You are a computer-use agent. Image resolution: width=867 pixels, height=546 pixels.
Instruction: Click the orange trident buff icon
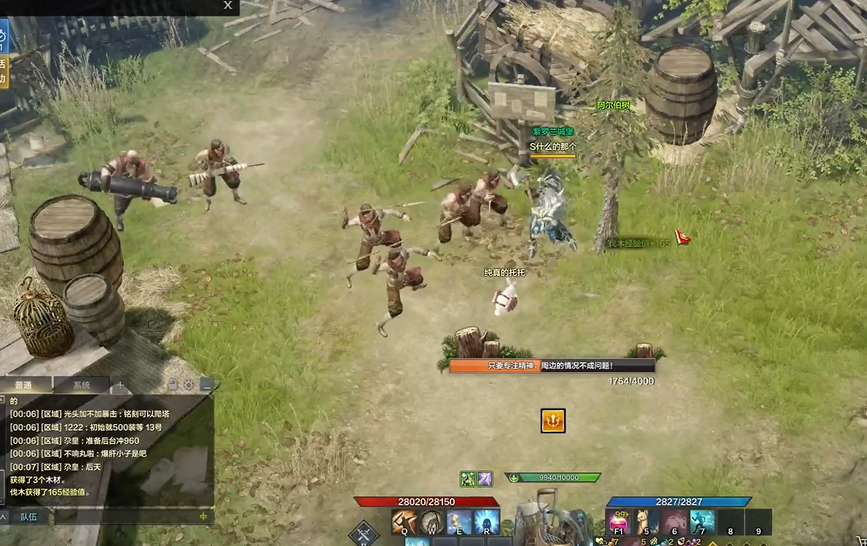pos(553,421)
